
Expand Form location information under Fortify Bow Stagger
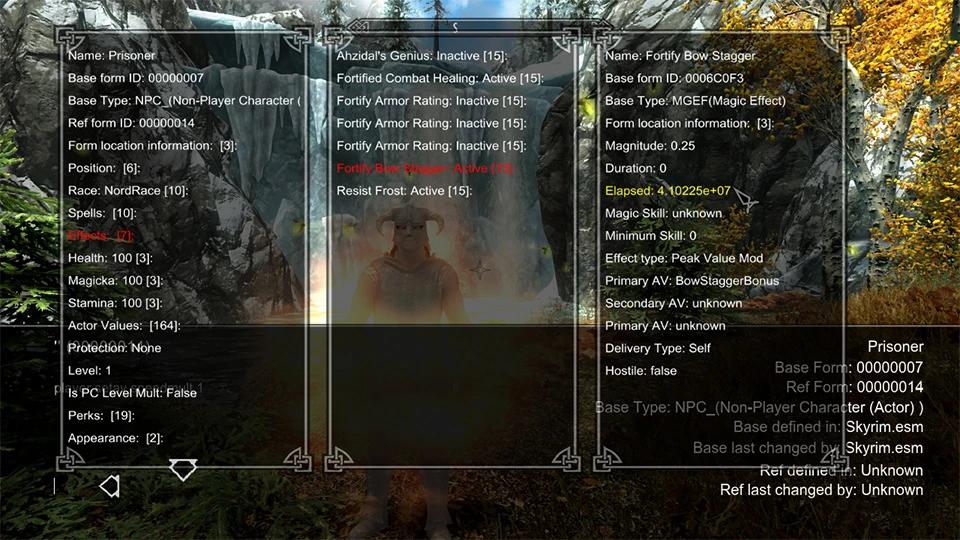(x=689, y=123)
